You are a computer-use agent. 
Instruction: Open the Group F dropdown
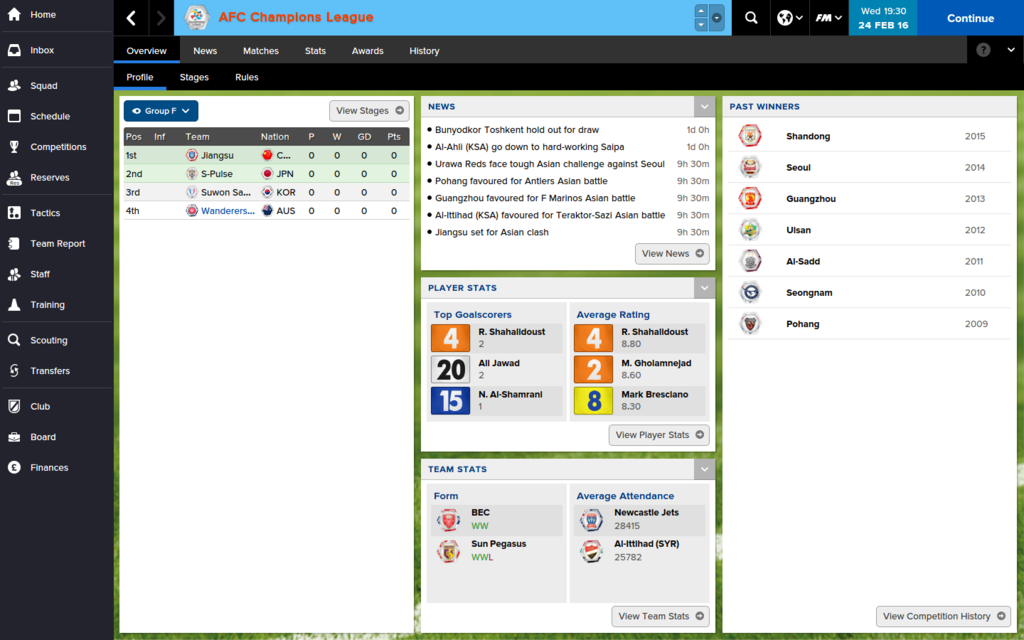pyautogui.click(x=161, y=111)
